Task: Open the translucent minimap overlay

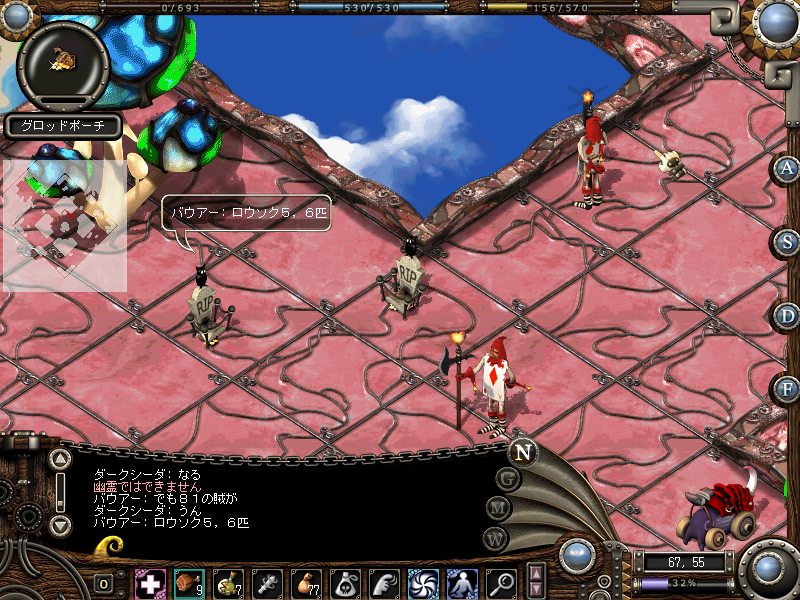Action: (64, 225)
